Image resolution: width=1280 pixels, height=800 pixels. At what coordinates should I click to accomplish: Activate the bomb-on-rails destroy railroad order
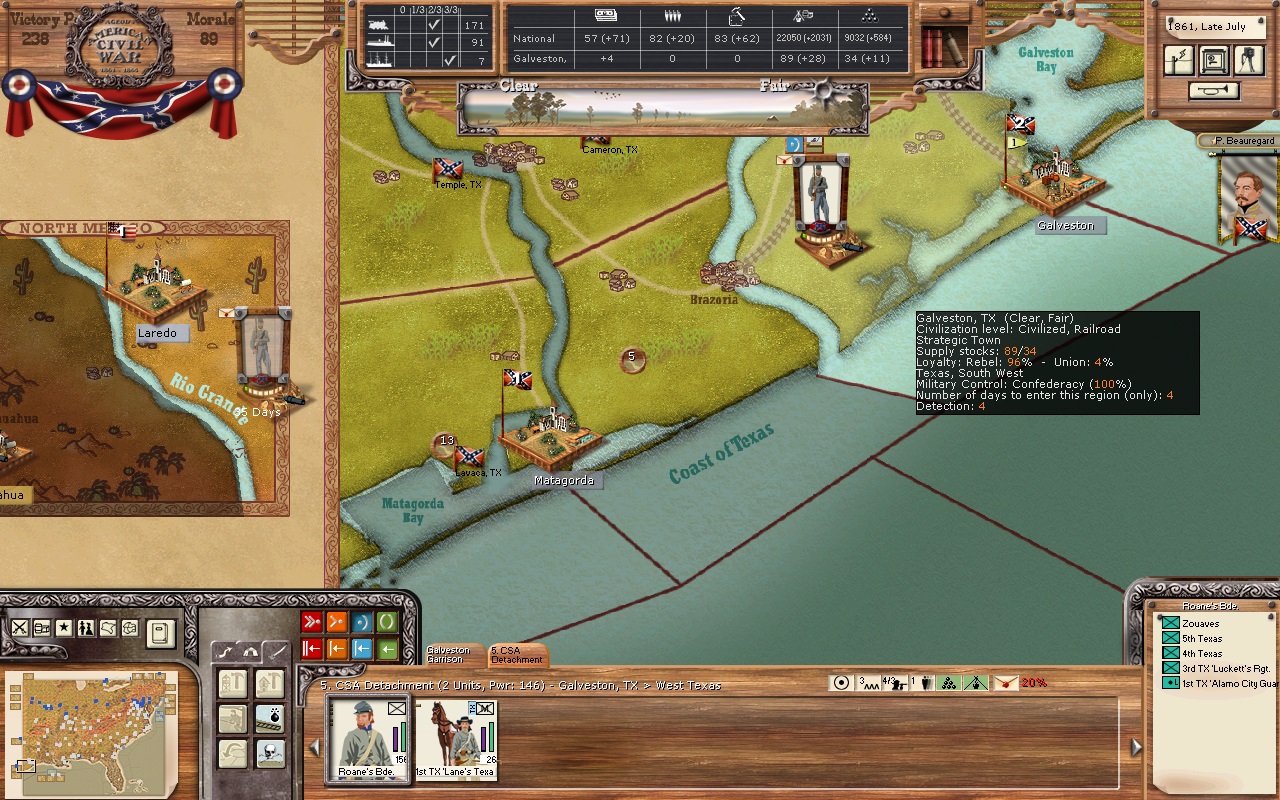tap(269, 718)
